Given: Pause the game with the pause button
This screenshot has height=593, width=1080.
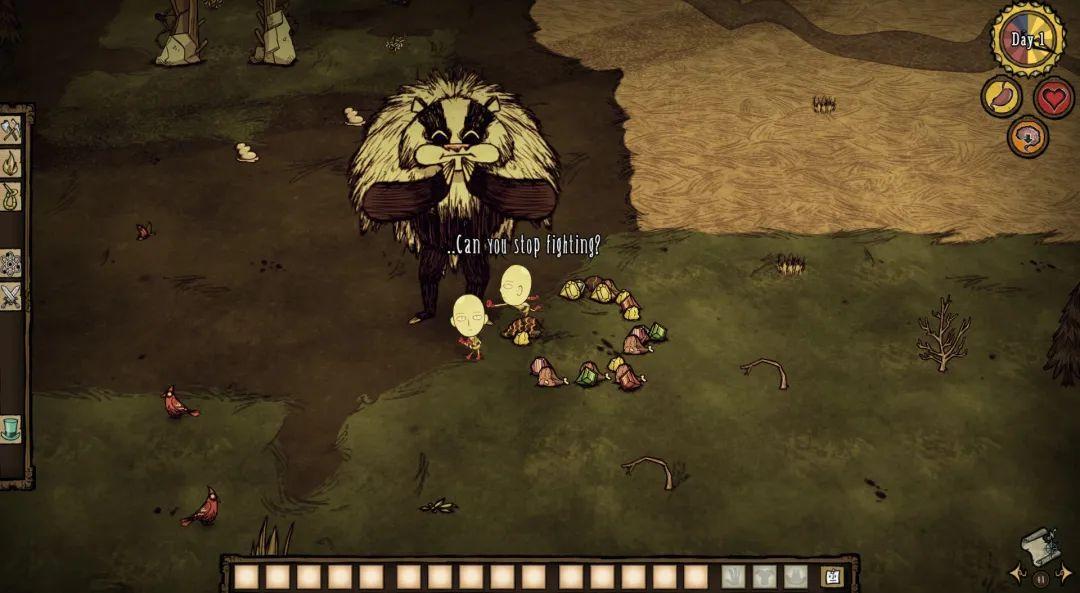Looking at the screenshot, I should (1041, 579).
